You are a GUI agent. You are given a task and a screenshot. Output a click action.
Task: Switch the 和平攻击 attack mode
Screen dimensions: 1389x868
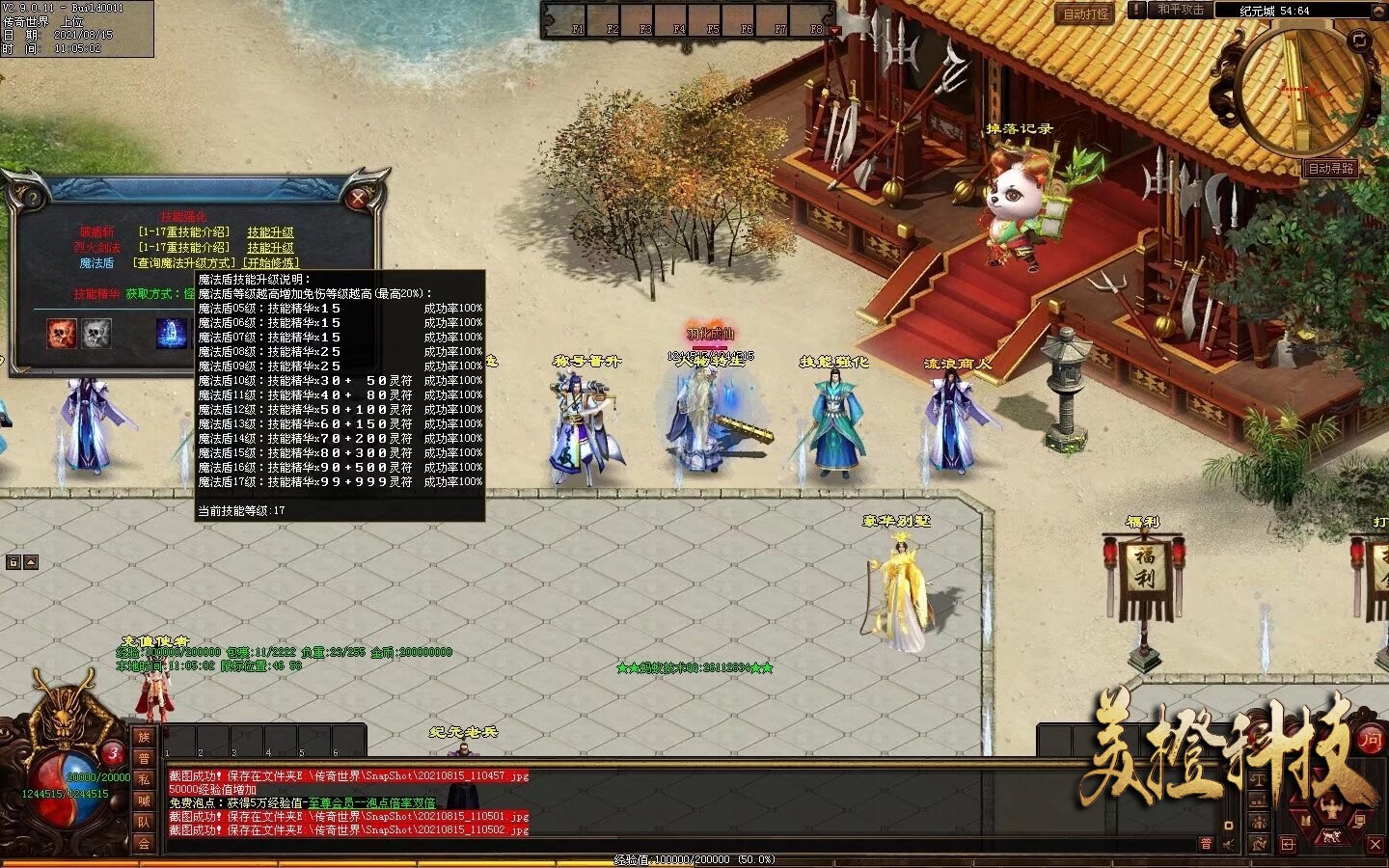(x=1181, y=10)
